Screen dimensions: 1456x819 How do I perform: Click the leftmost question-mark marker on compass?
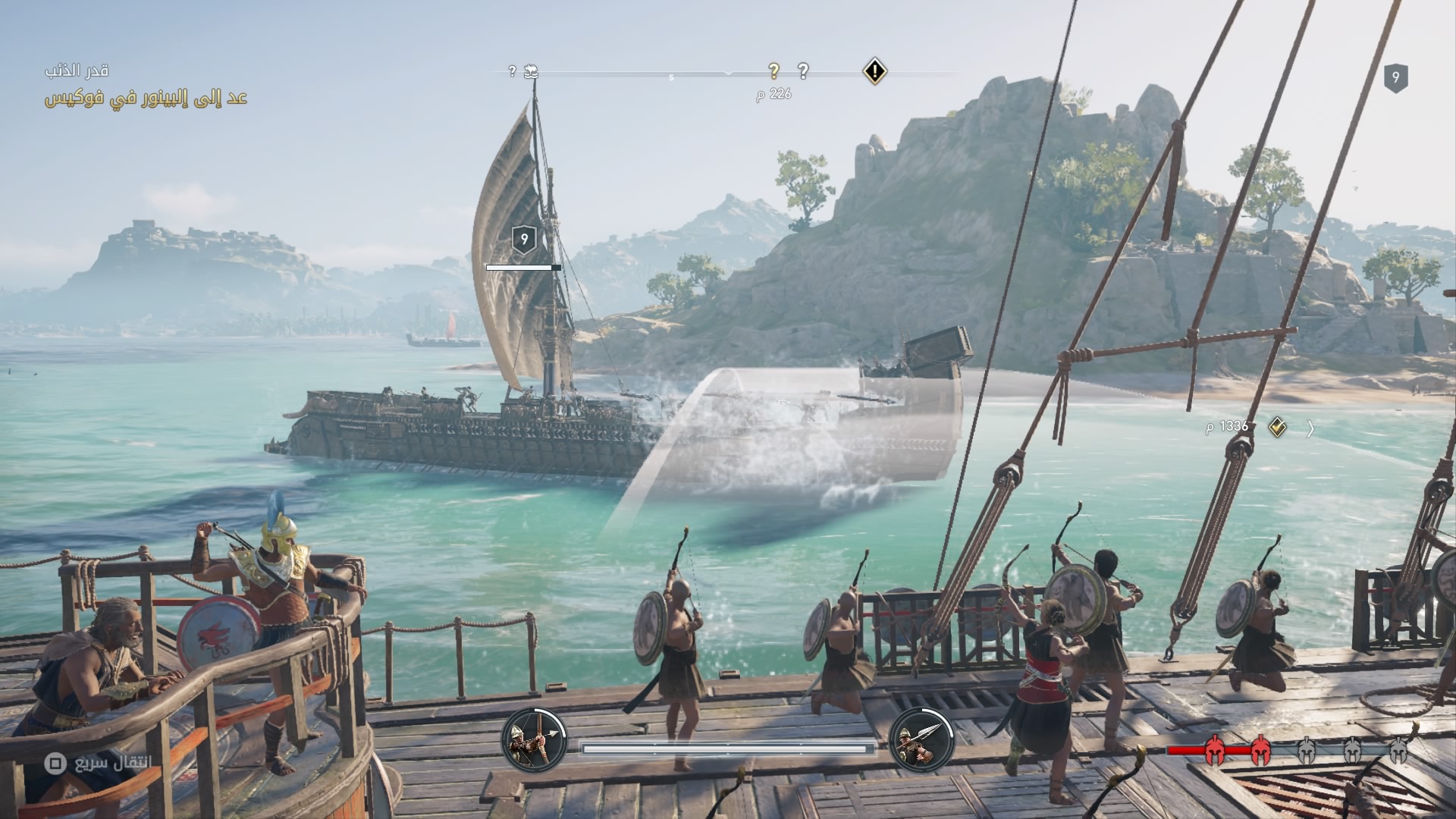point(513,72)
